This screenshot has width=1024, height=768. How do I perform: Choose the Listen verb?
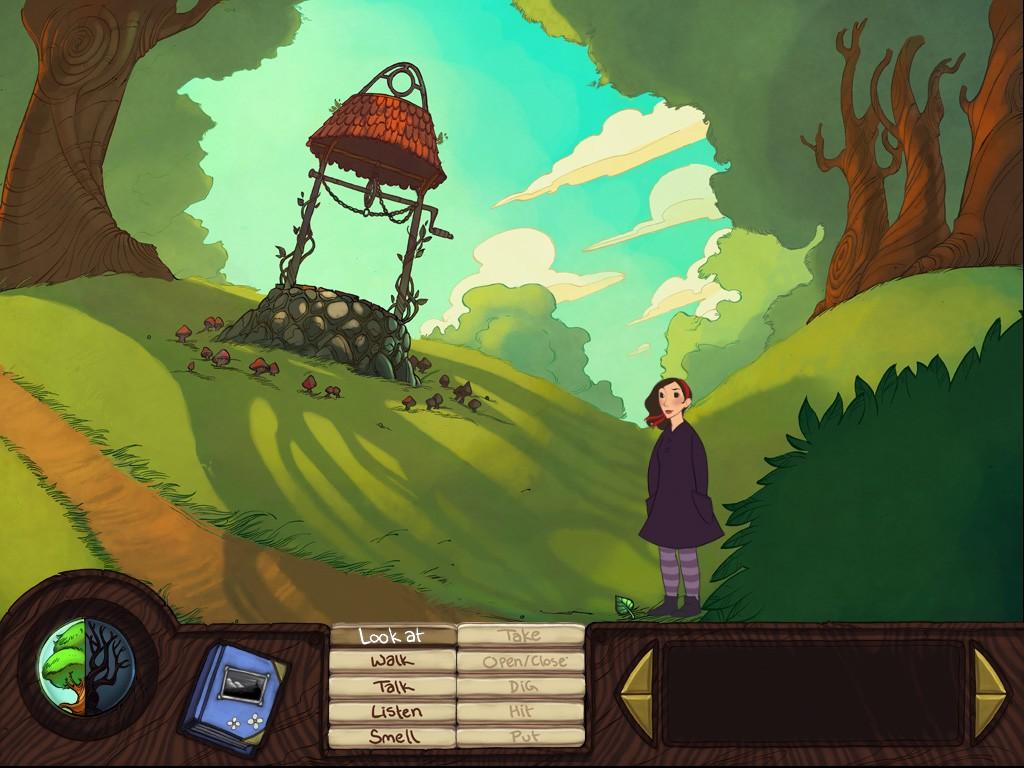point(392,712)
